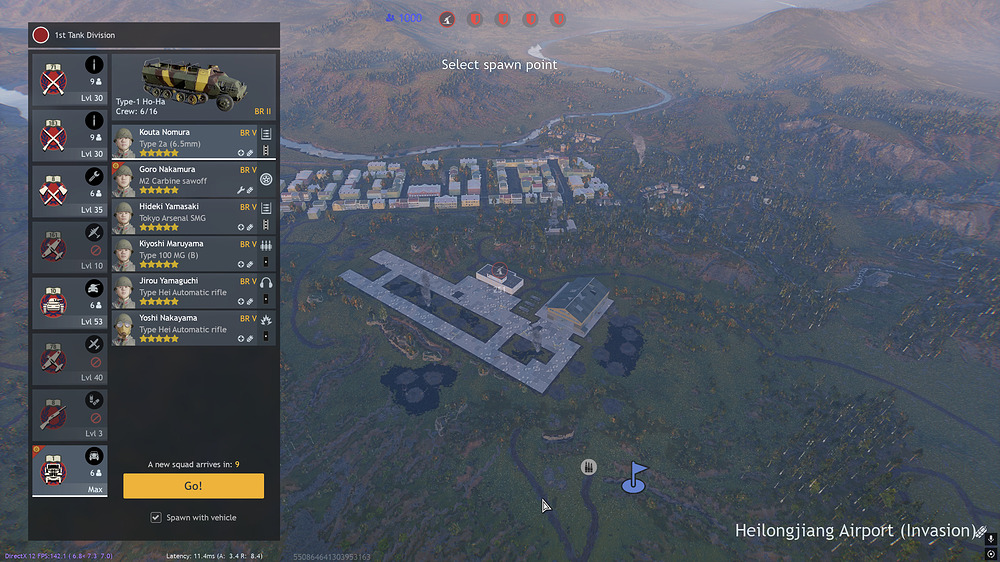The height and width of the screenshot is (562, 1000).
Task: Click the ammo supply marker on map
Action: (589, 467)
